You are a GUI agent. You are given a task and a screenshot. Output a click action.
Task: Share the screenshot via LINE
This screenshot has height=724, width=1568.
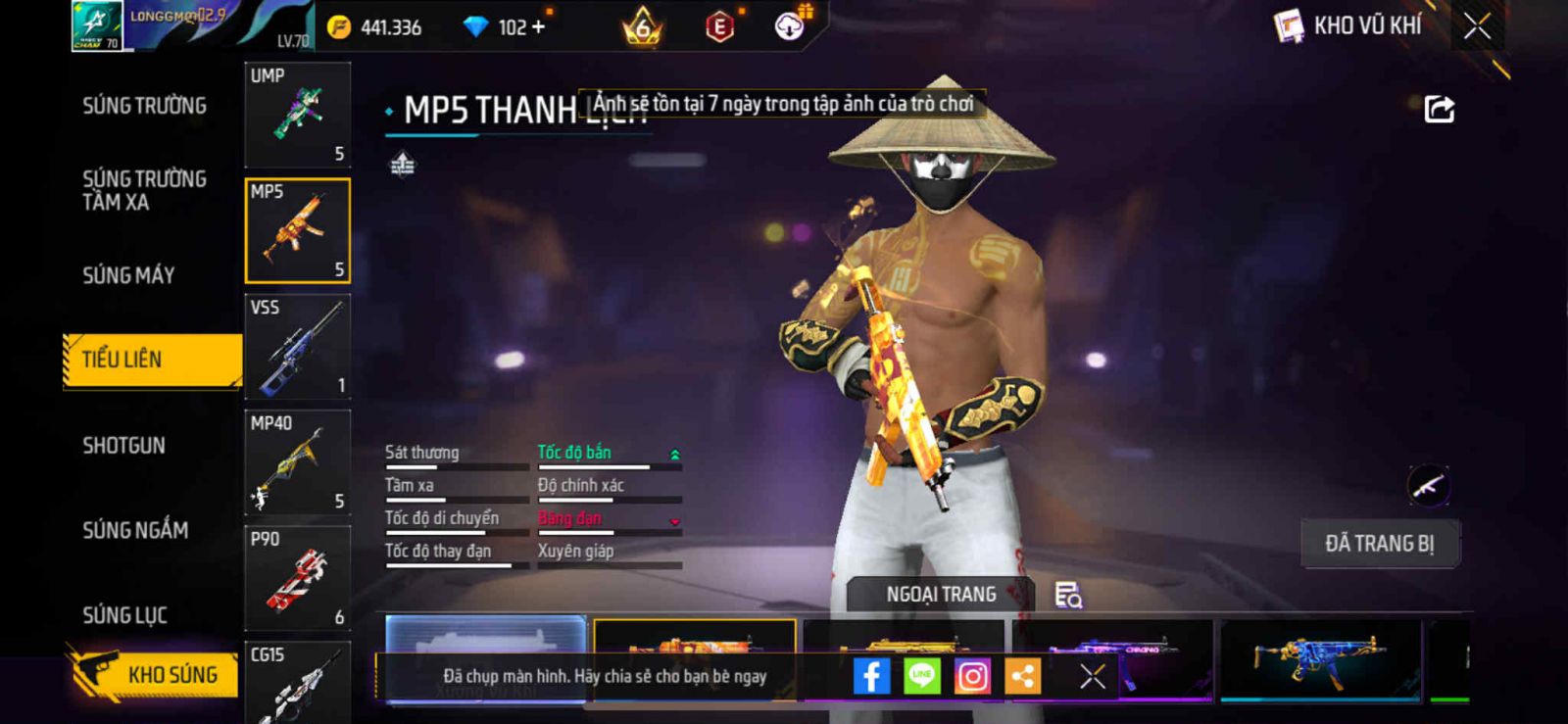tap(921, 676)
